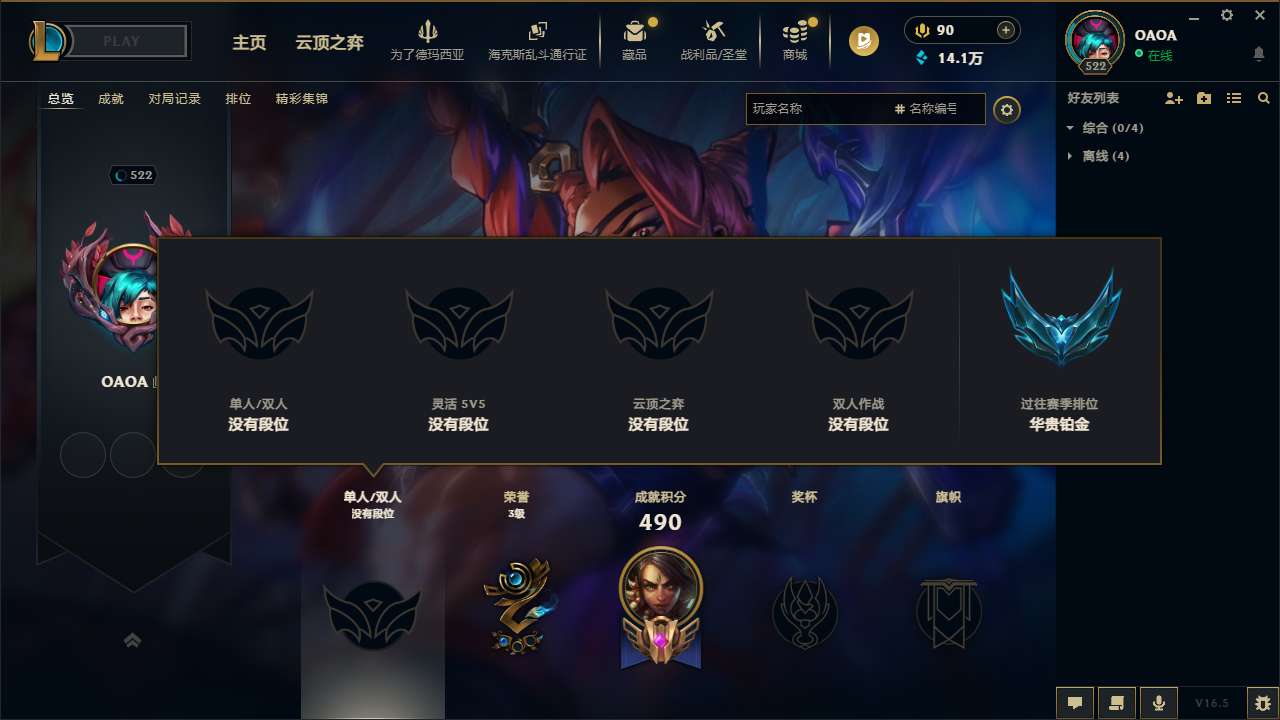This screenshot has width=1280, height=720.
Task: Click the create friend group folder icon
Action: [x=1203, y=98]
